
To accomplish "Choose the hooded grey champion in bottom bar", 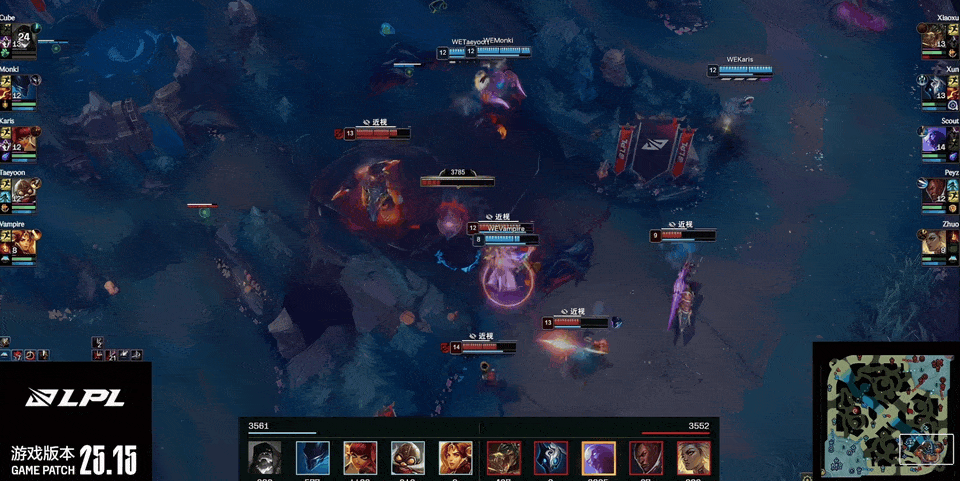I will point(265,458).
